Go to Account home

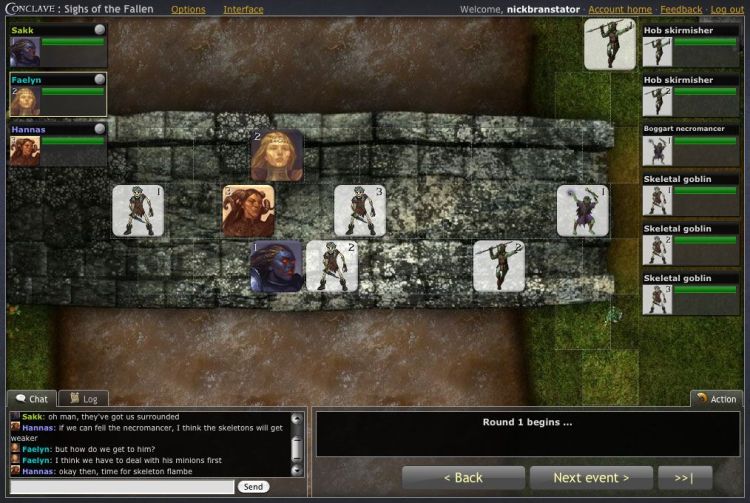[620, 10]
